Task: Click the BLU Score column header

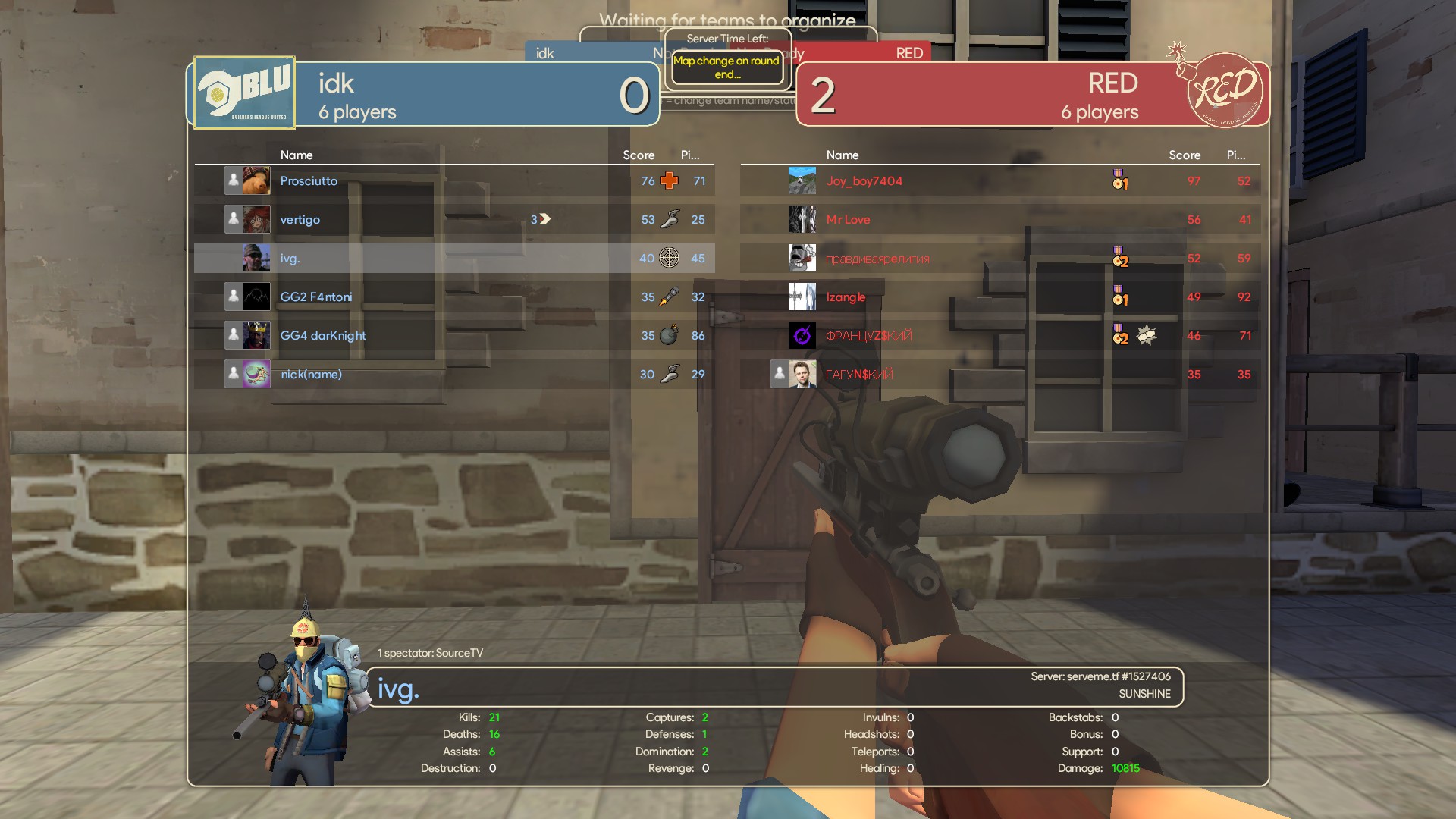Action: (x=639, y=155)
